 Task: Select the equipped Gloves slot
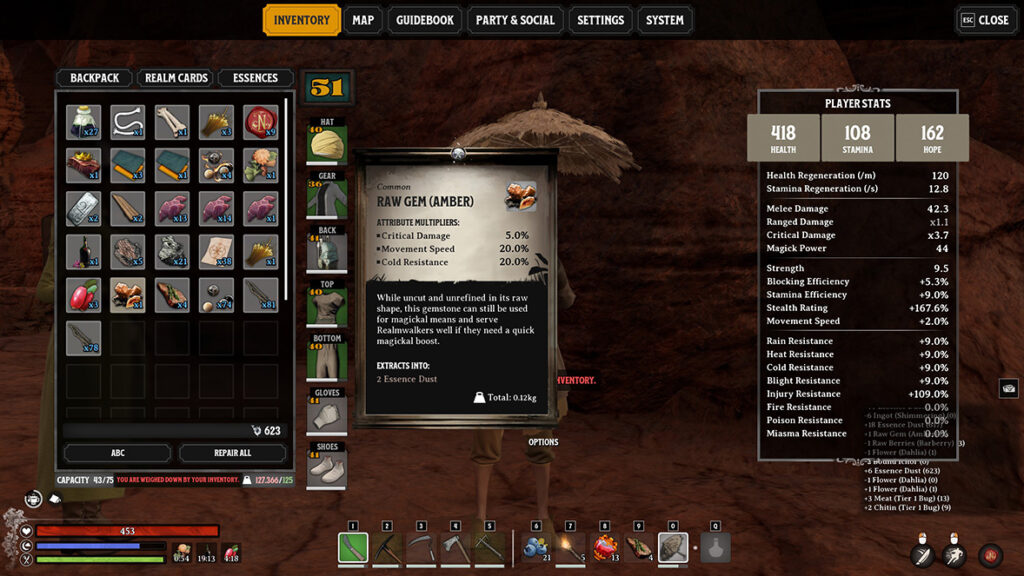click(327, 412)
